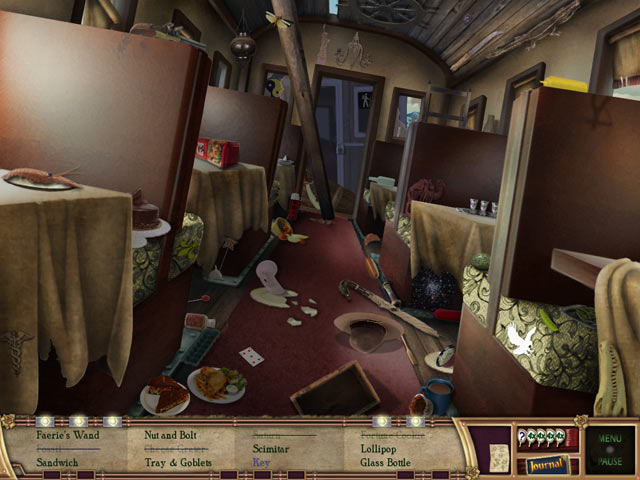Open the Journal
This screenshot has height=480, width=640.
click(548, 464)
